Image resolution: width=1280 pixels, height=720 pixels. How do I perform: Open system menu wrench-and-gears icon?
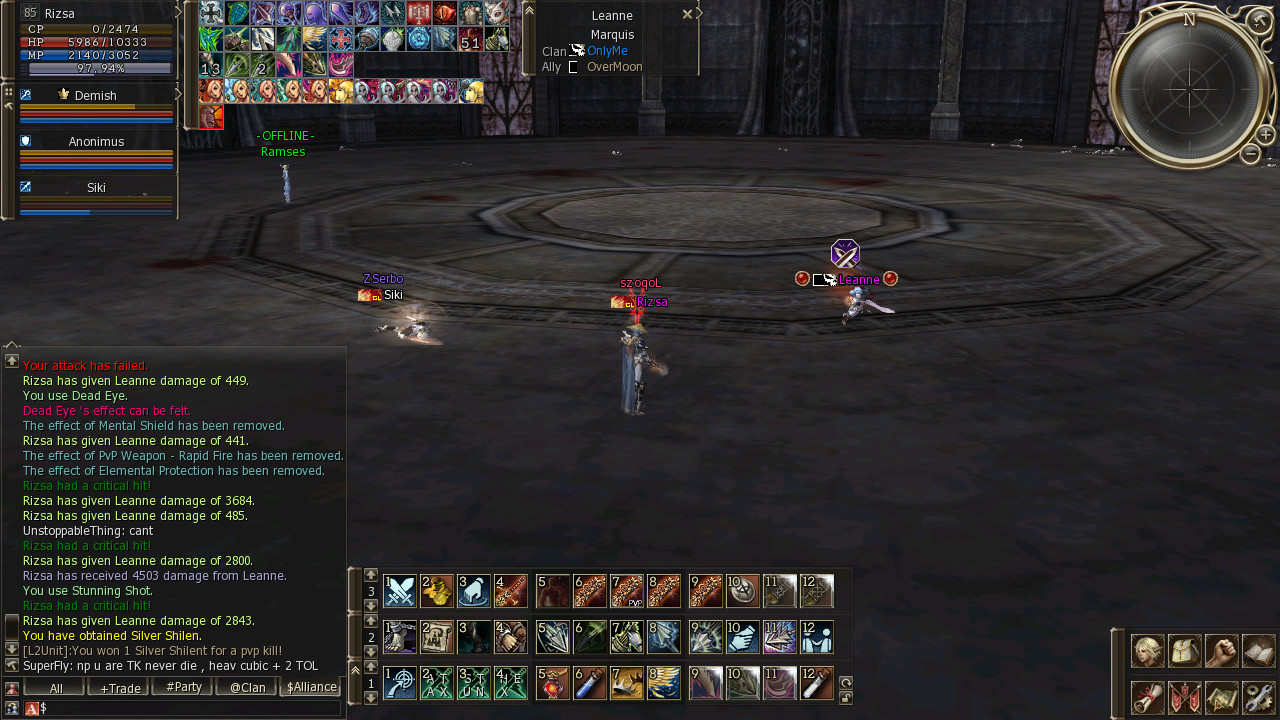(1258, 697)
